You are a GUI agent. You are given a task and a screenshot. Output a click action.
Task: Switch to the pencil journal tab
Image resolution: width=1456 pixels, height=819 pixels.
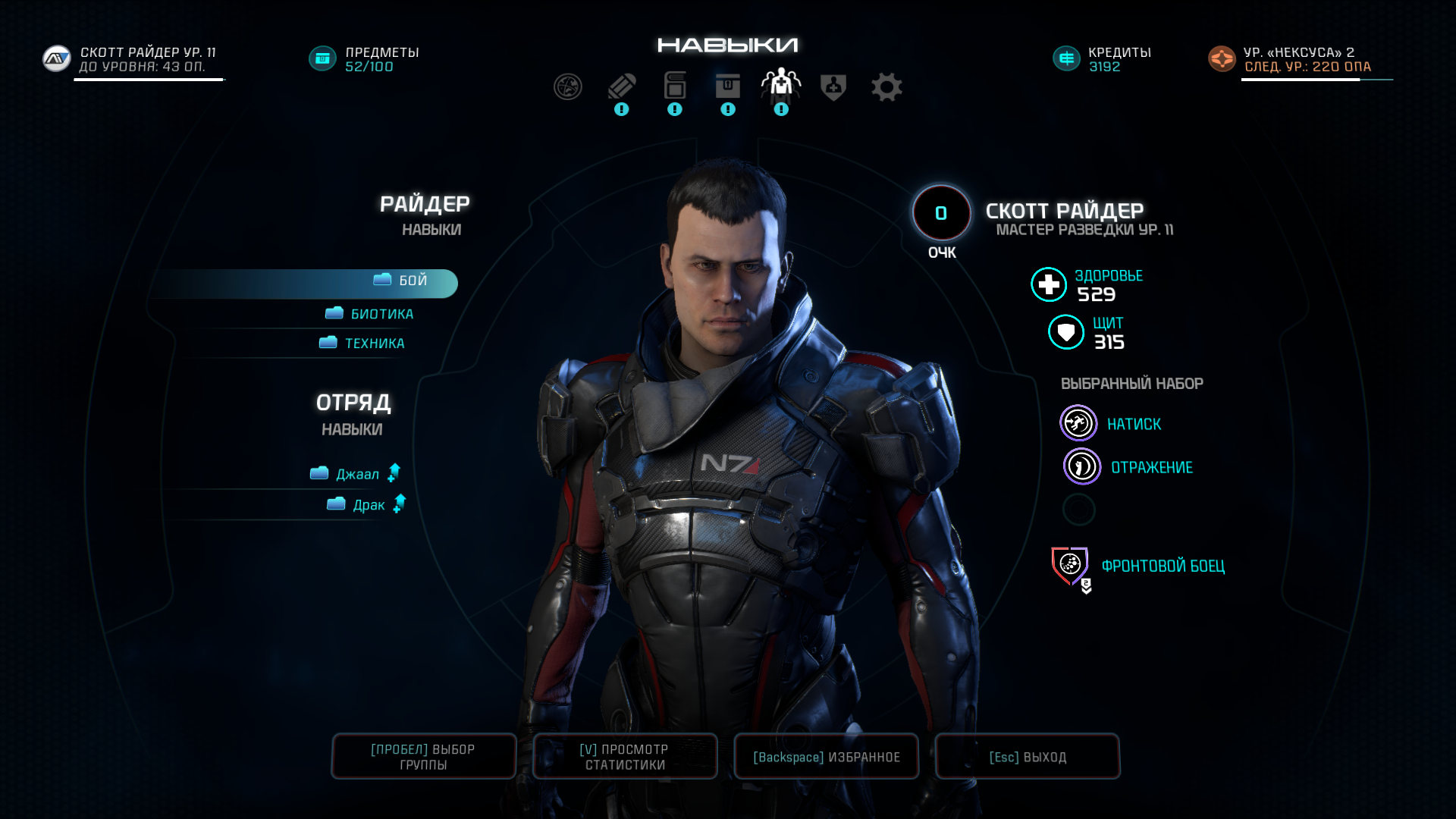pos(621,87)
